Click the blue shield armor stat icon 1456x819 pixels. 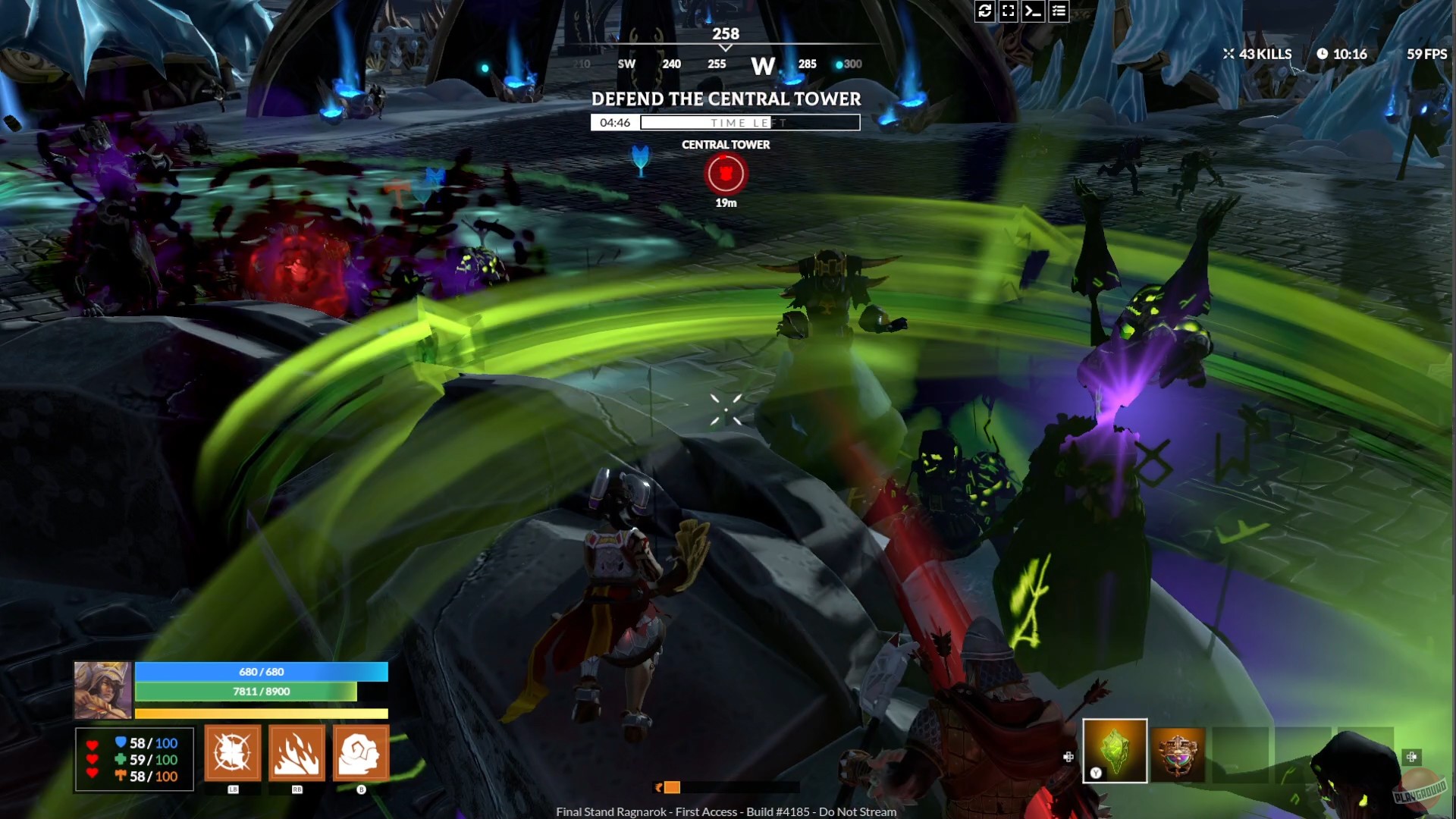pyautogui.click(x=121, y=743)
